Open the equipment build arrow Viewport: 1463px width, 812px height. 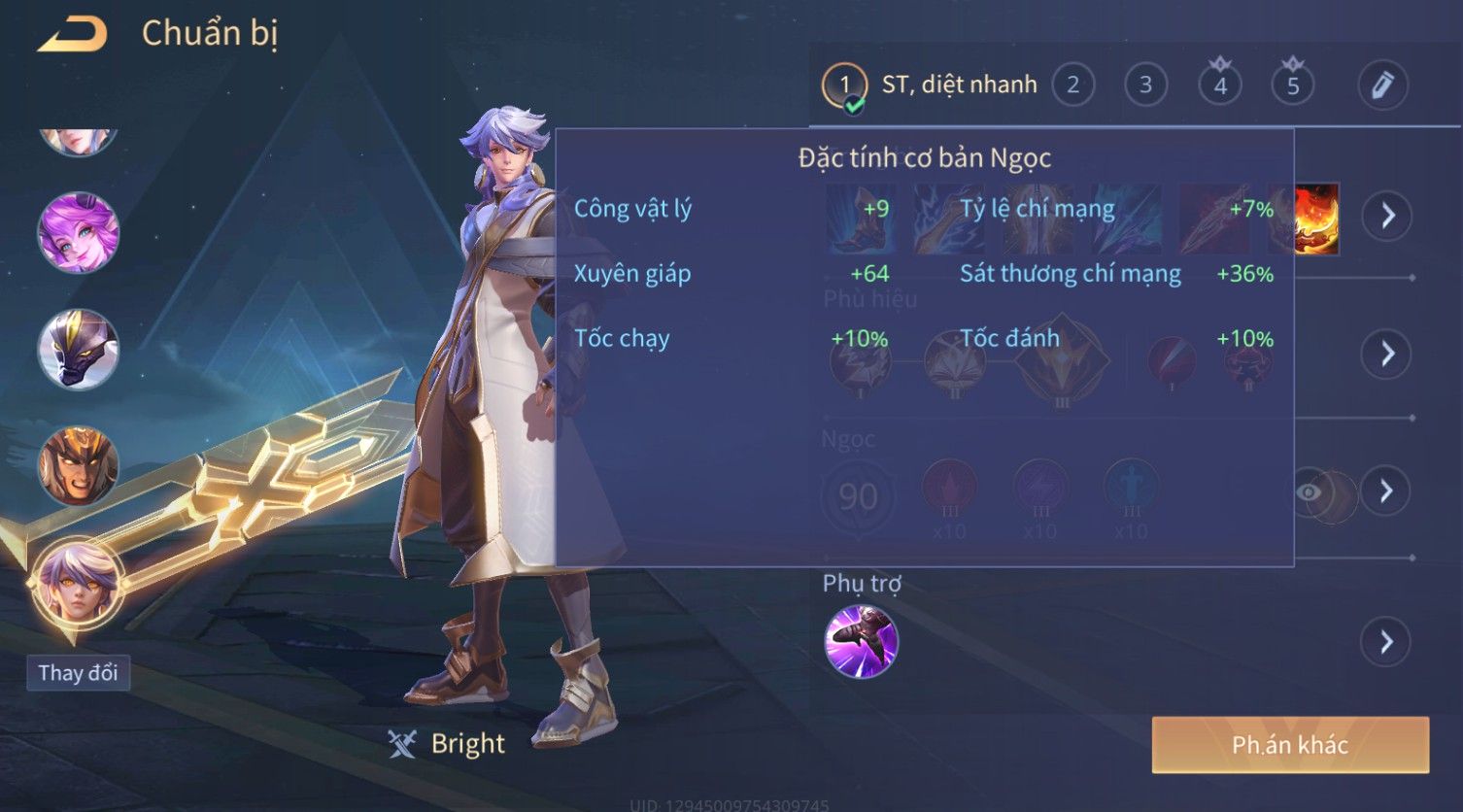click(1387, 216)
